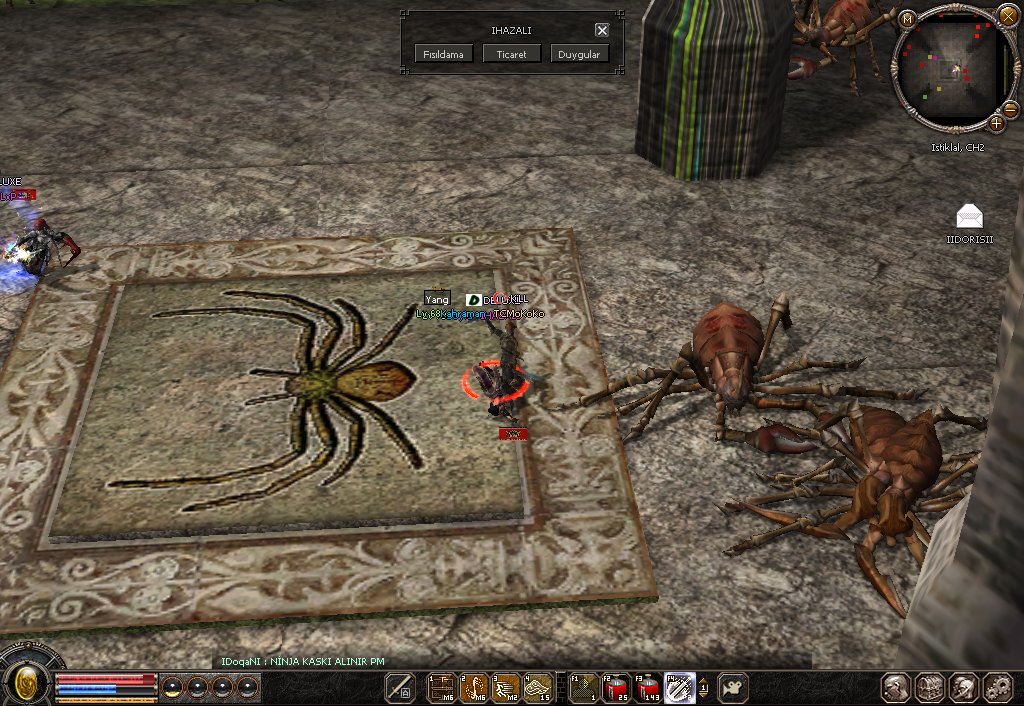The width and height of the screenshot is (1024, 706).
Task: Close the minimap with its X button
Action: pos(1007,15)
